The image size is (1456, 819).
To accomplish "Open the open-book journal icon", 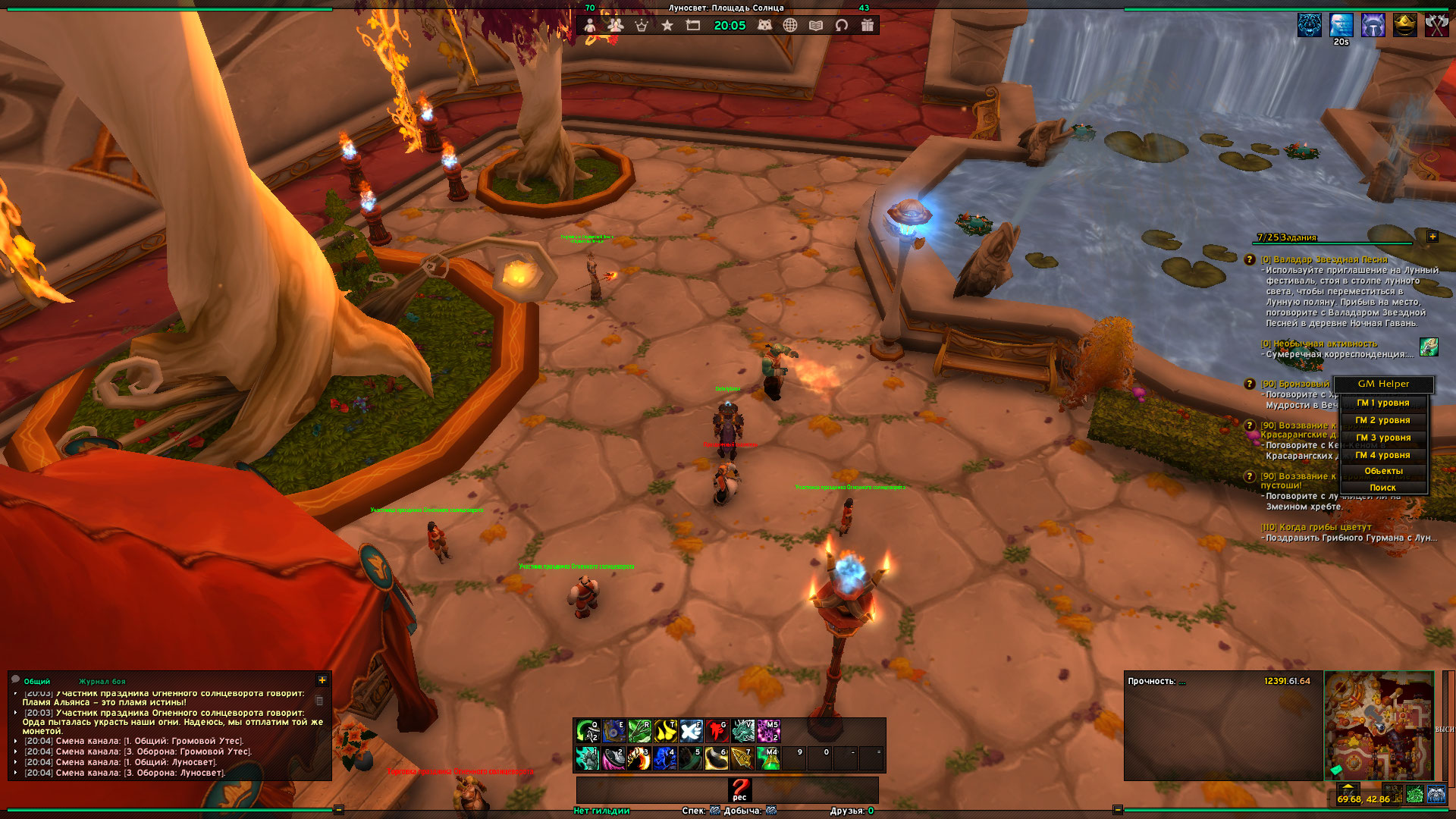I will pyautogui.click(x=816, y=25).
